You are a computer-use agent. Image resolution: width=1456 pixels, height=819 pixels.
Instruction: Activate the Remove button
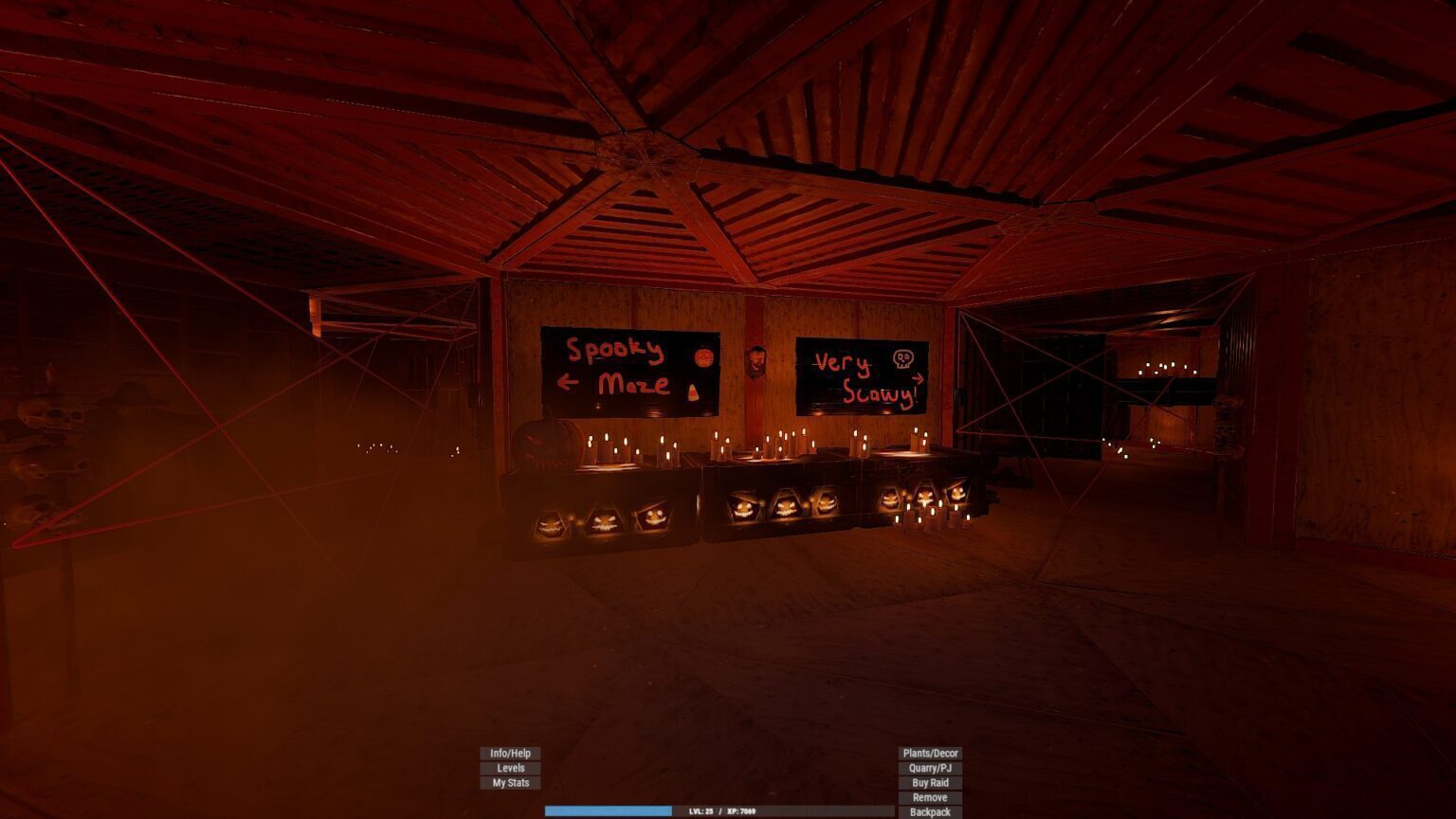[x=930, y=797]
